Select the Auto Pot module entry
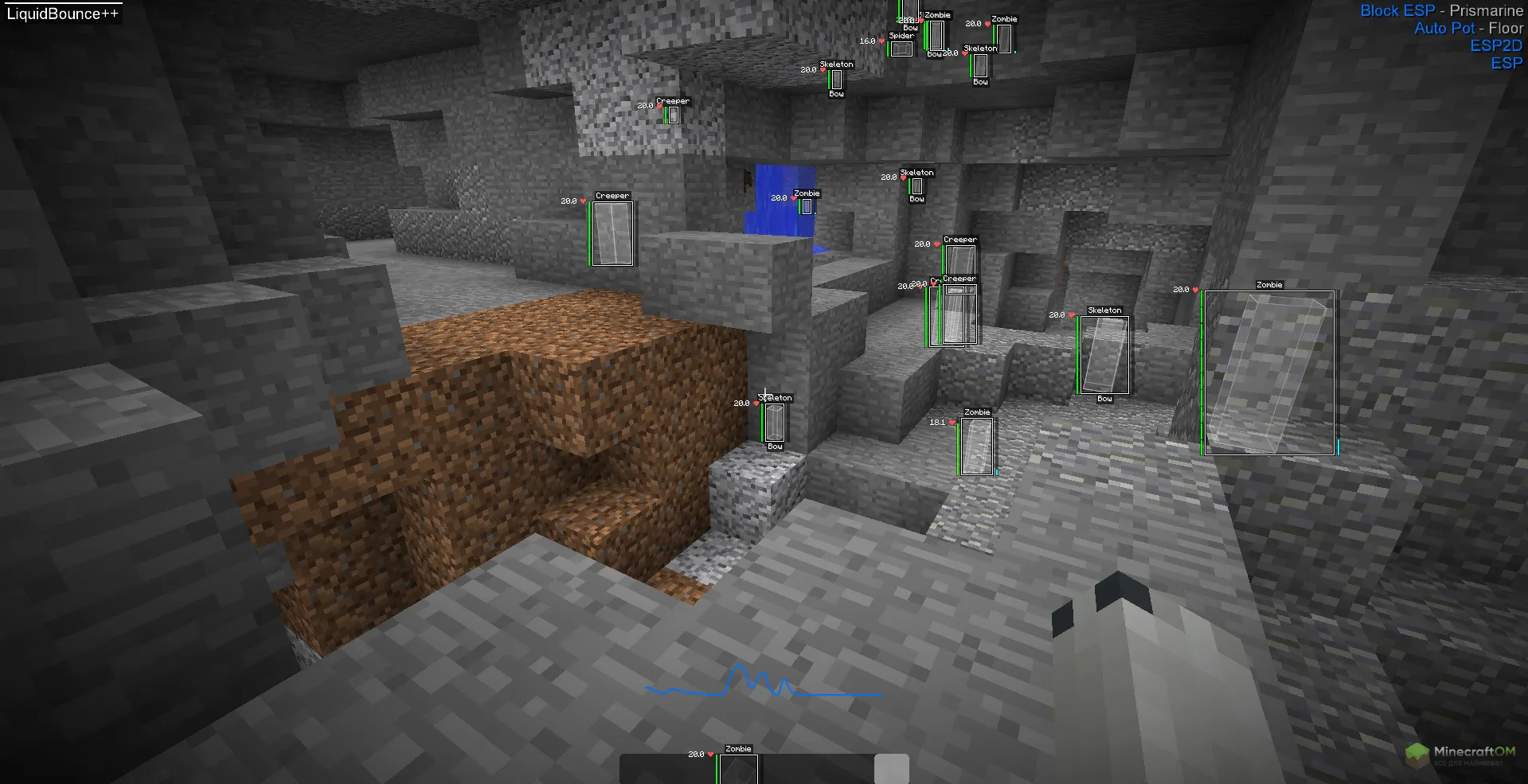This screenshot has height=784, width=1528. pos(1444,28)
